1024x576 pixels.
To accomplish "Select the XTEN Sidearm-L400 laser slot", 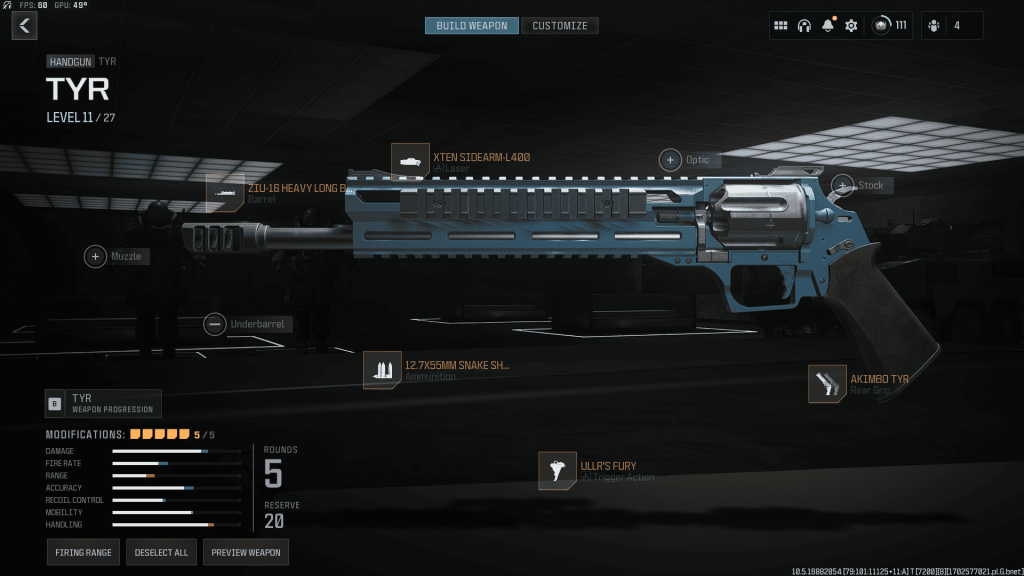I will (410, 162).
